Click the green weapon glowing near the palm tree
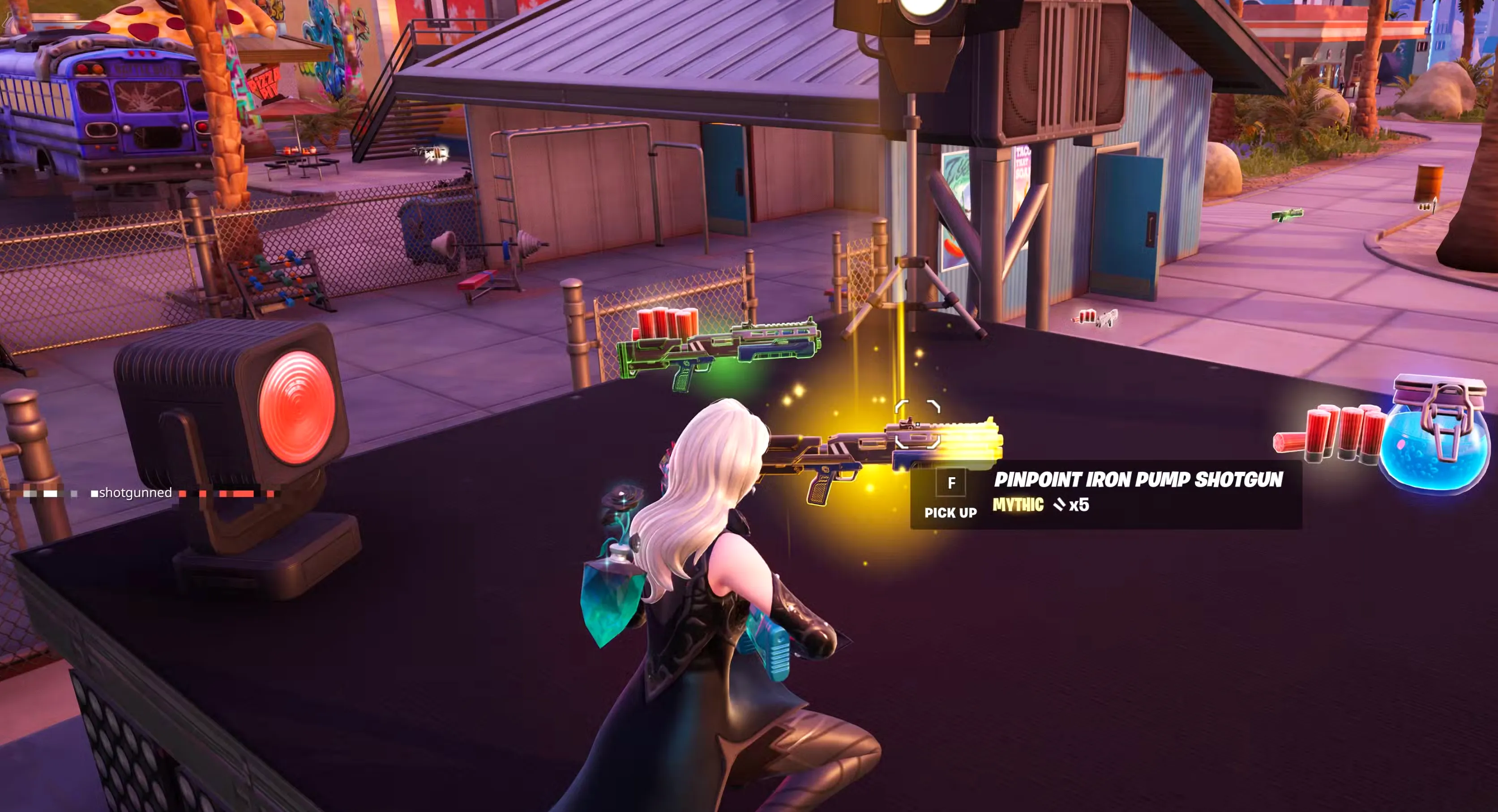Screen dimensions: 1498x812 pos(1288,216)
